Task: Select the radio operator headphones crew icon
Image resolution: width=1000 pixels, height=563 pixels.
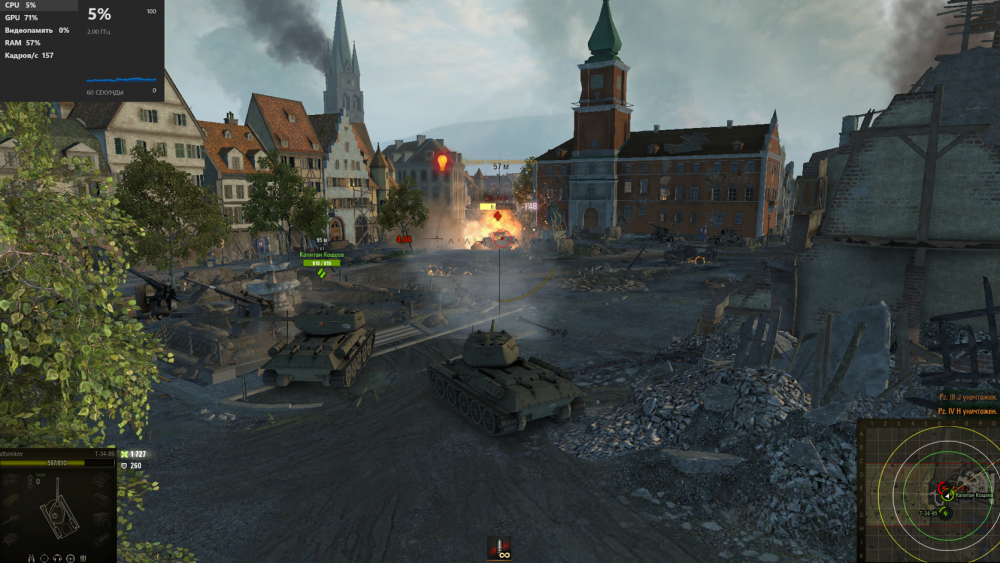Action: tap(57, 558)
